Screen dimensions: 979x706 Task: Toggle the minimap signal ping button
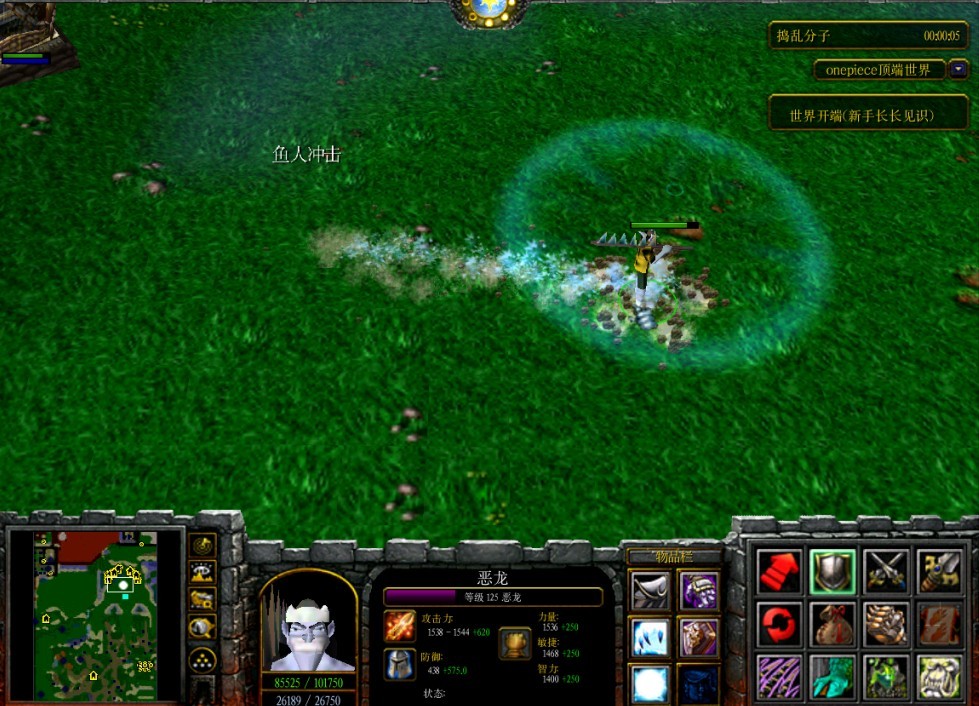point(203,545)
